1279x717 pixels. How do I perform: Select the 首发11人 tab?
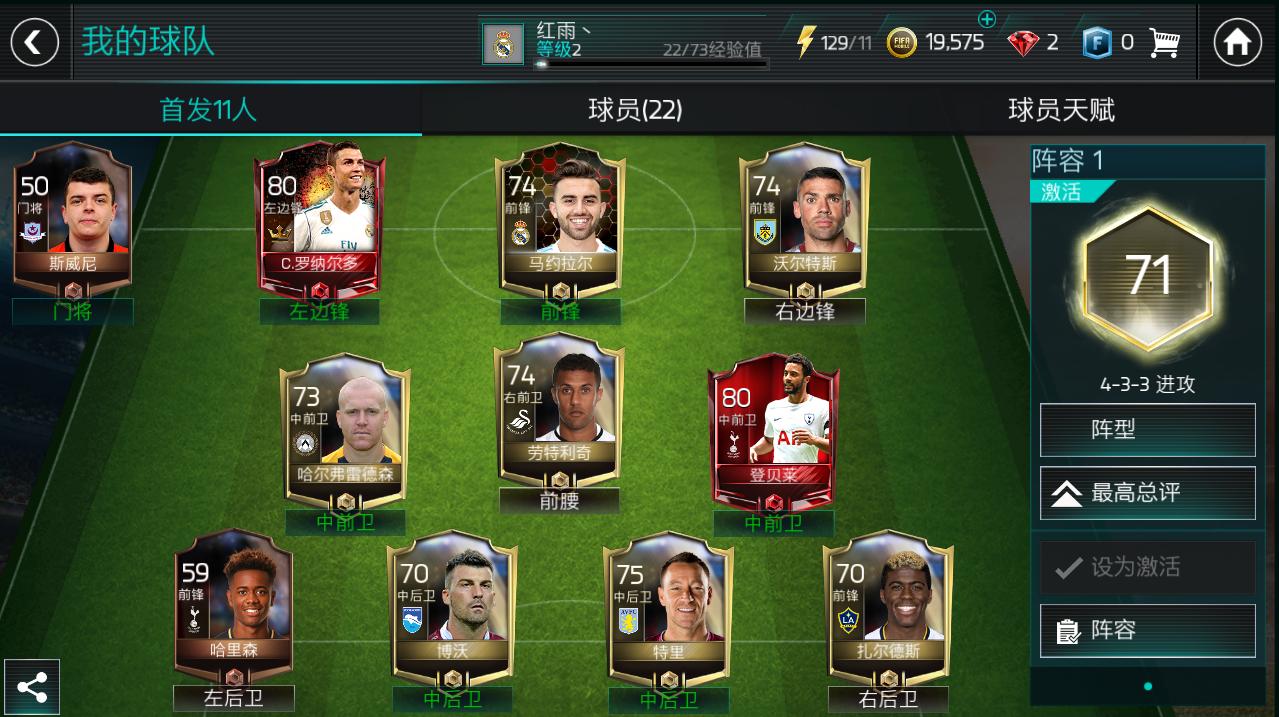(x=209, y=110)
